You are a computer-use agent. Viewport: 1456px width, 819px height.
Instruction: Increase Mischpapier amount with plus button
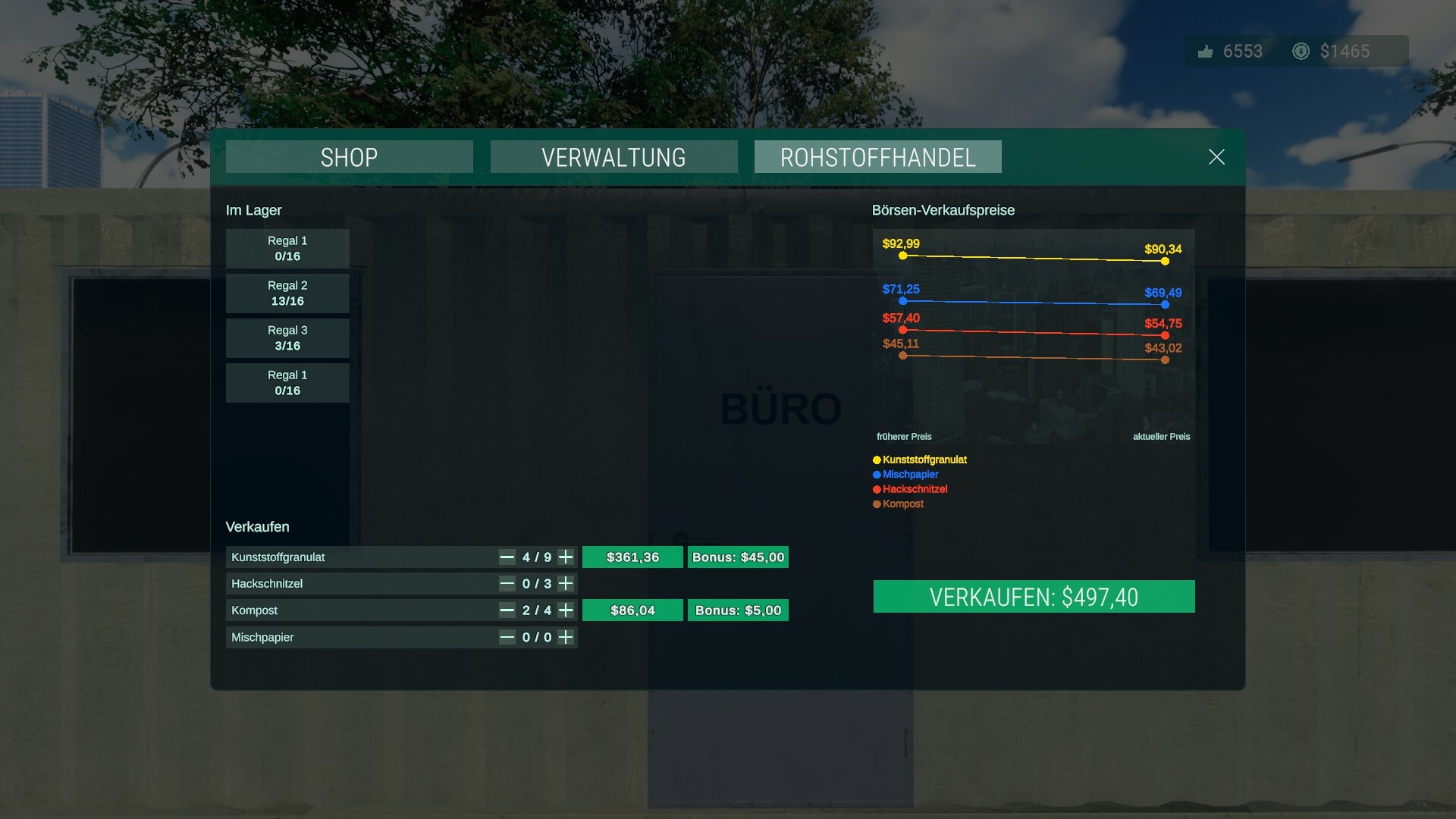pyautogui.click(x=564, y=637)
